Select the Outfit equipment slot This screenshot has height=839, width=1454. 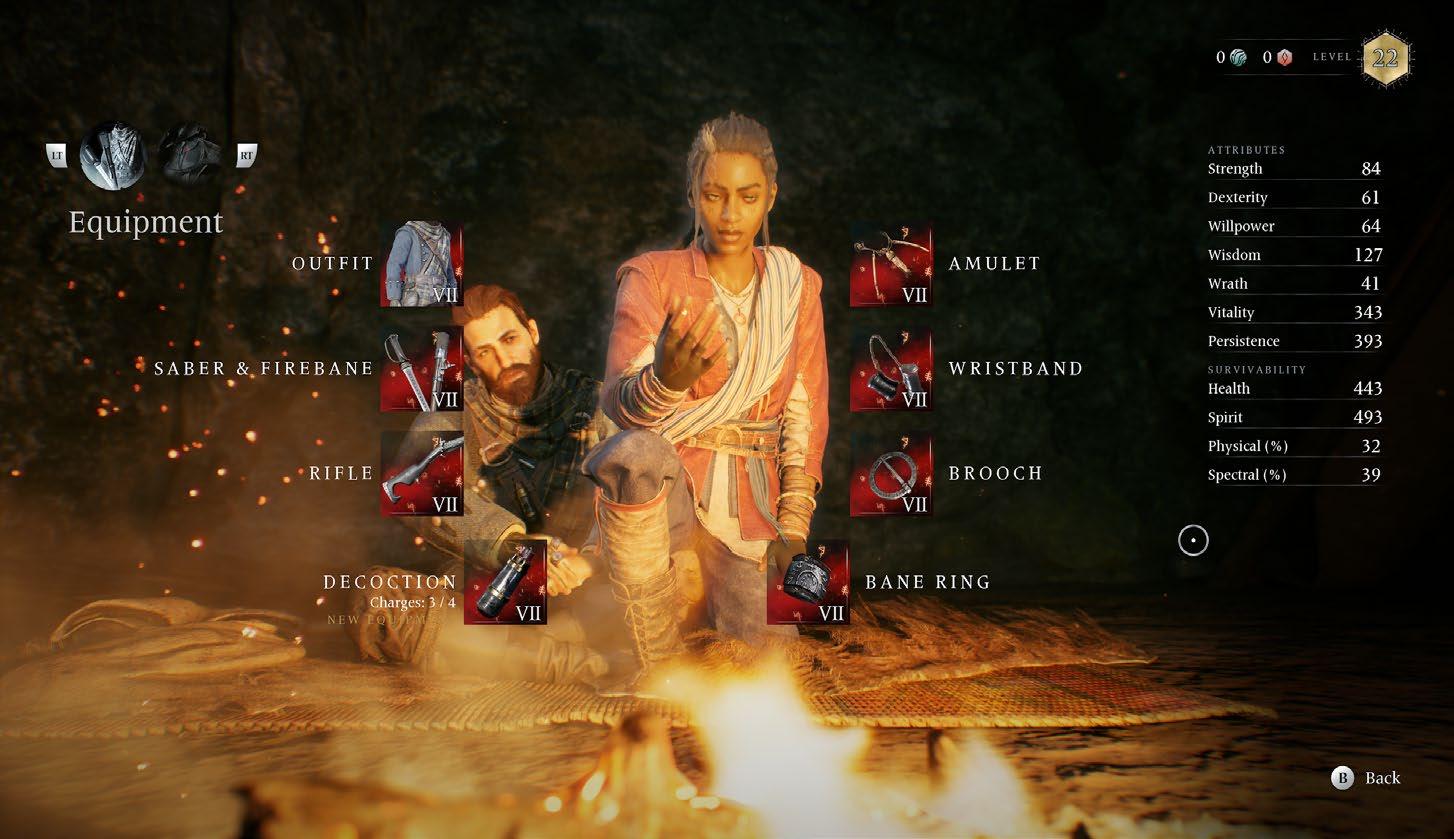(421, 264)
